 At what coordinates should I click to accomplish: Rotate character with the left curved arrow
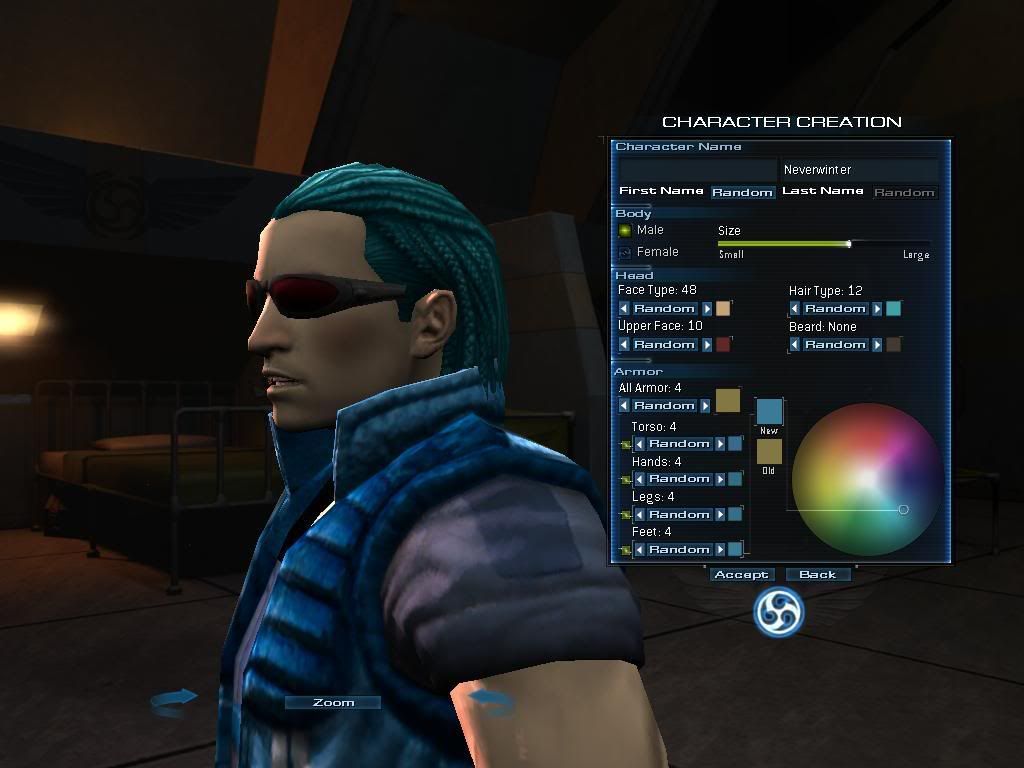click(x=173, y=701)
